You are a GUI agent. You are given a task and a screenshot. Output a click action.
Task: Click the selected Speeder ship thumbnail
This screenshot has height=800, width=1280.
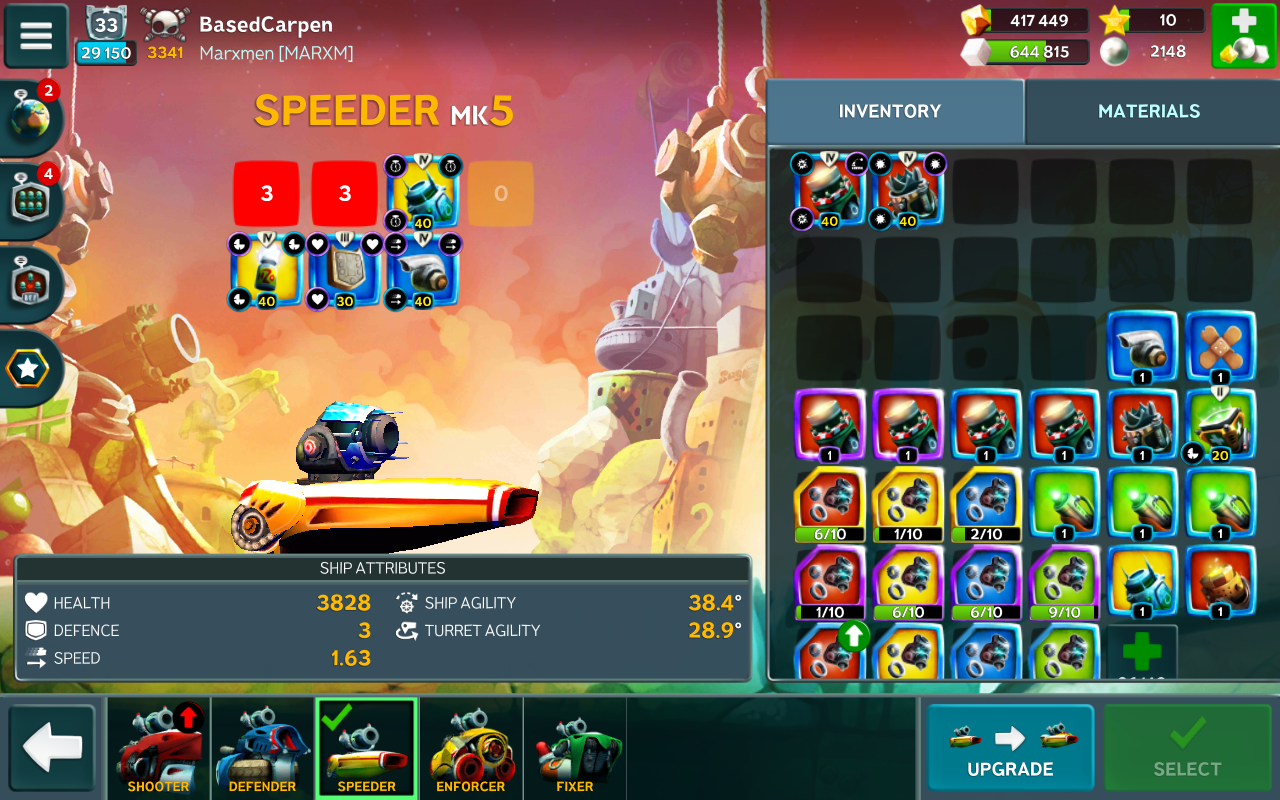(x=367, y=748)
